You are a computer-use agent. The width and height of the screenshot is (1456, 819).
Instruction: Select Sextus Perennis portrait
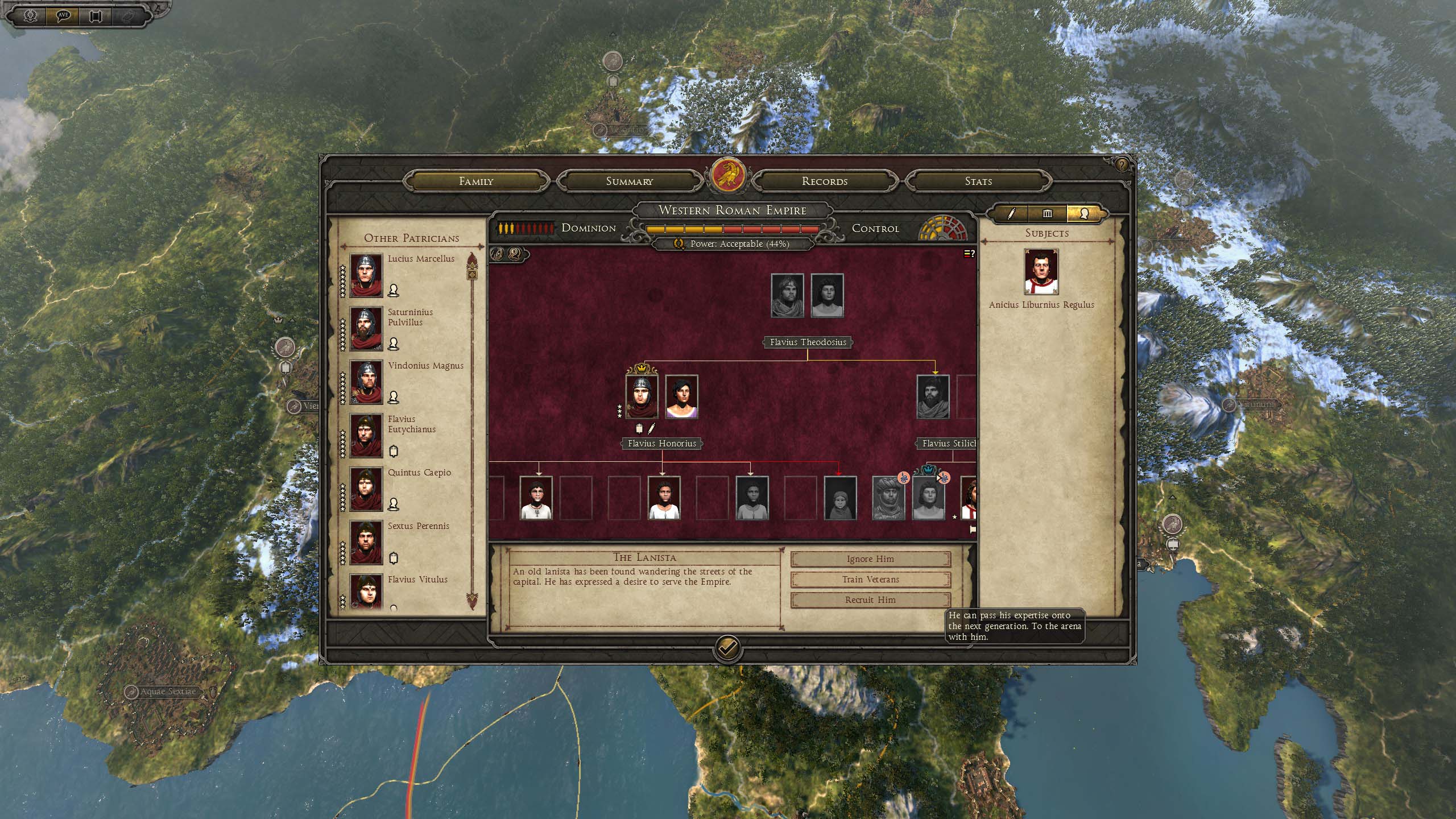point(366,543)
